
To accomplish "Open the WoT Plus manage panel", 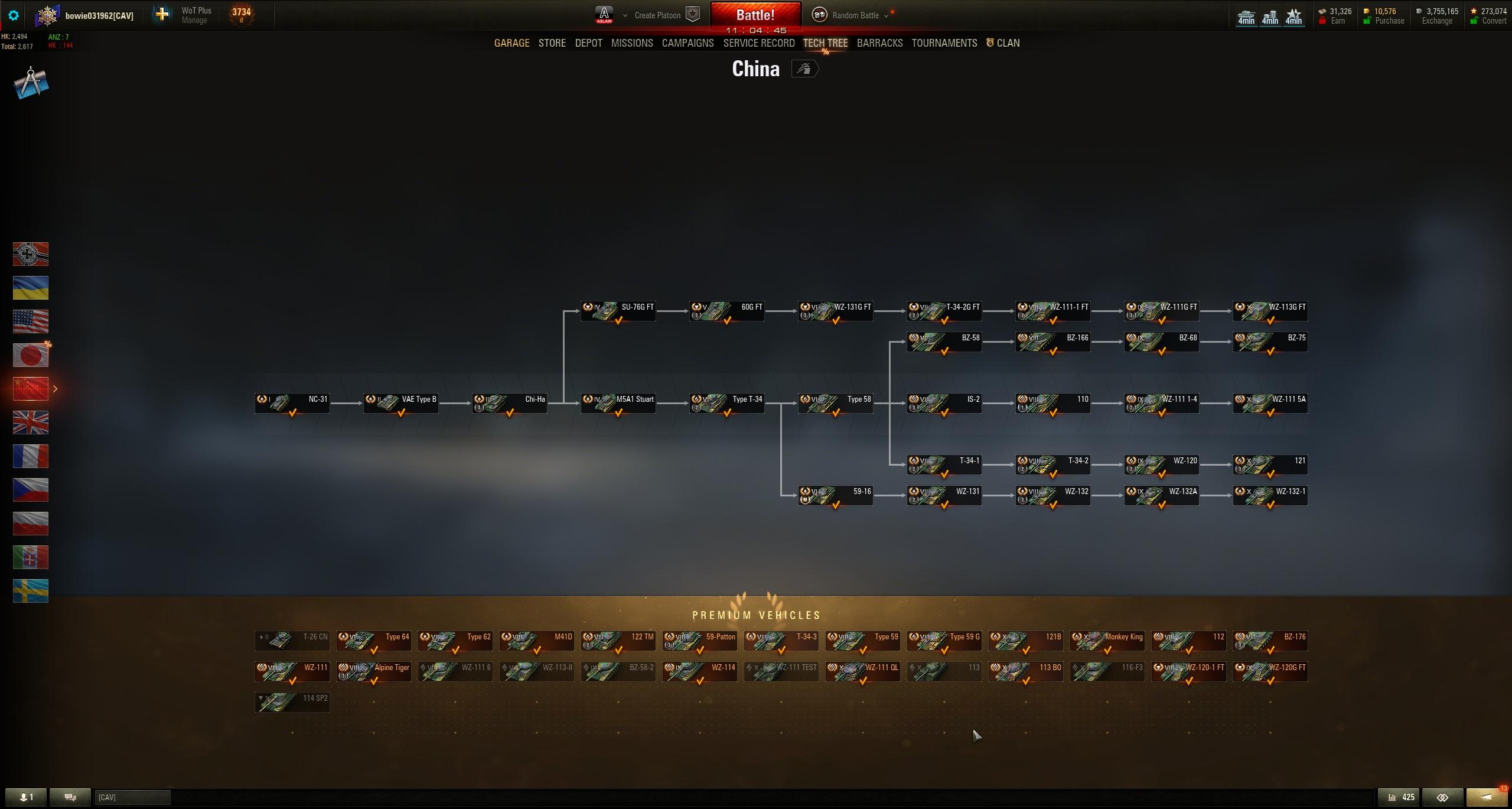I will [194, 15].
